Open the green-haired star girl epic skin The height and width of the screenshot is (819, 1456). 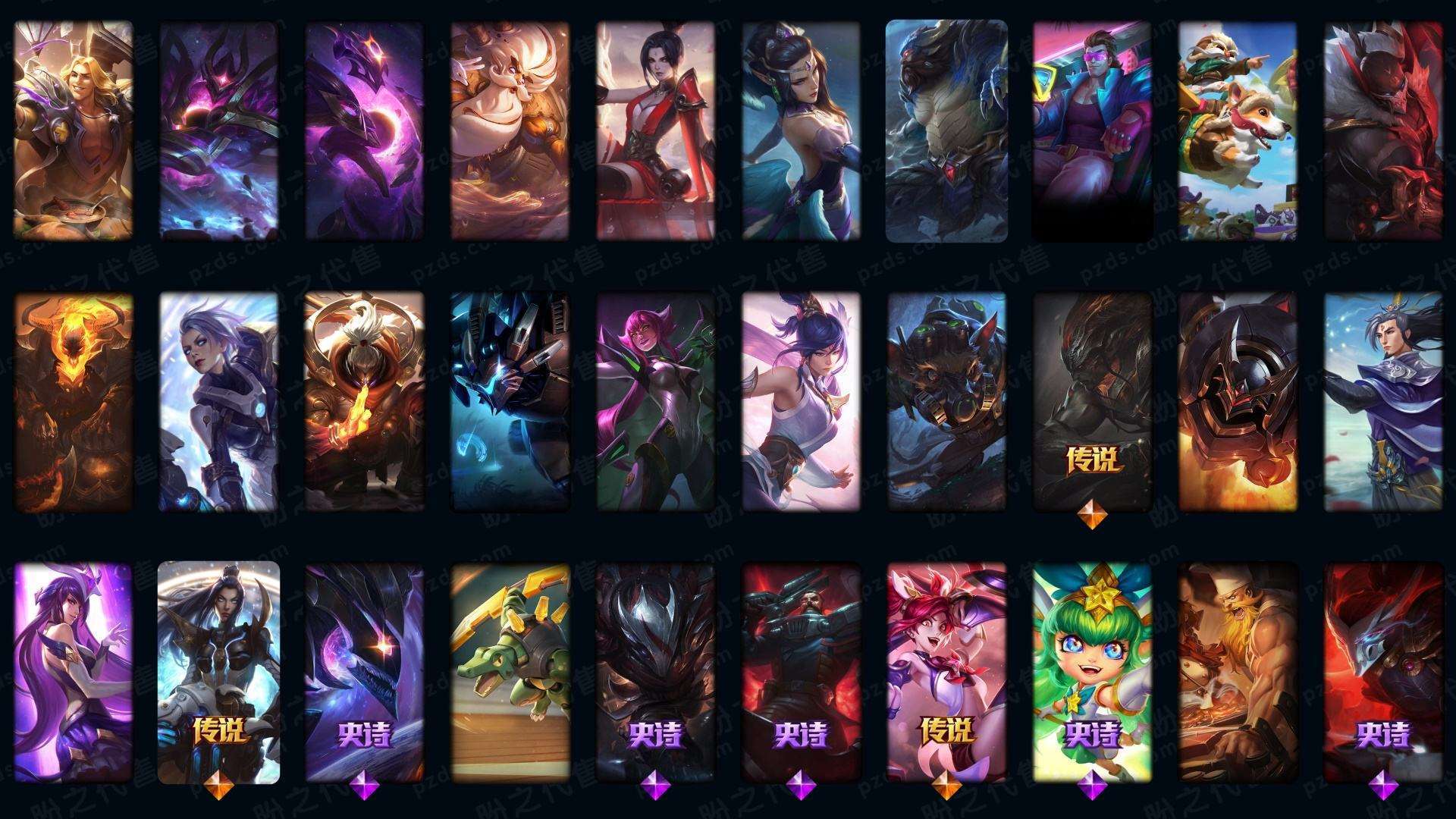click(1091, 672)
